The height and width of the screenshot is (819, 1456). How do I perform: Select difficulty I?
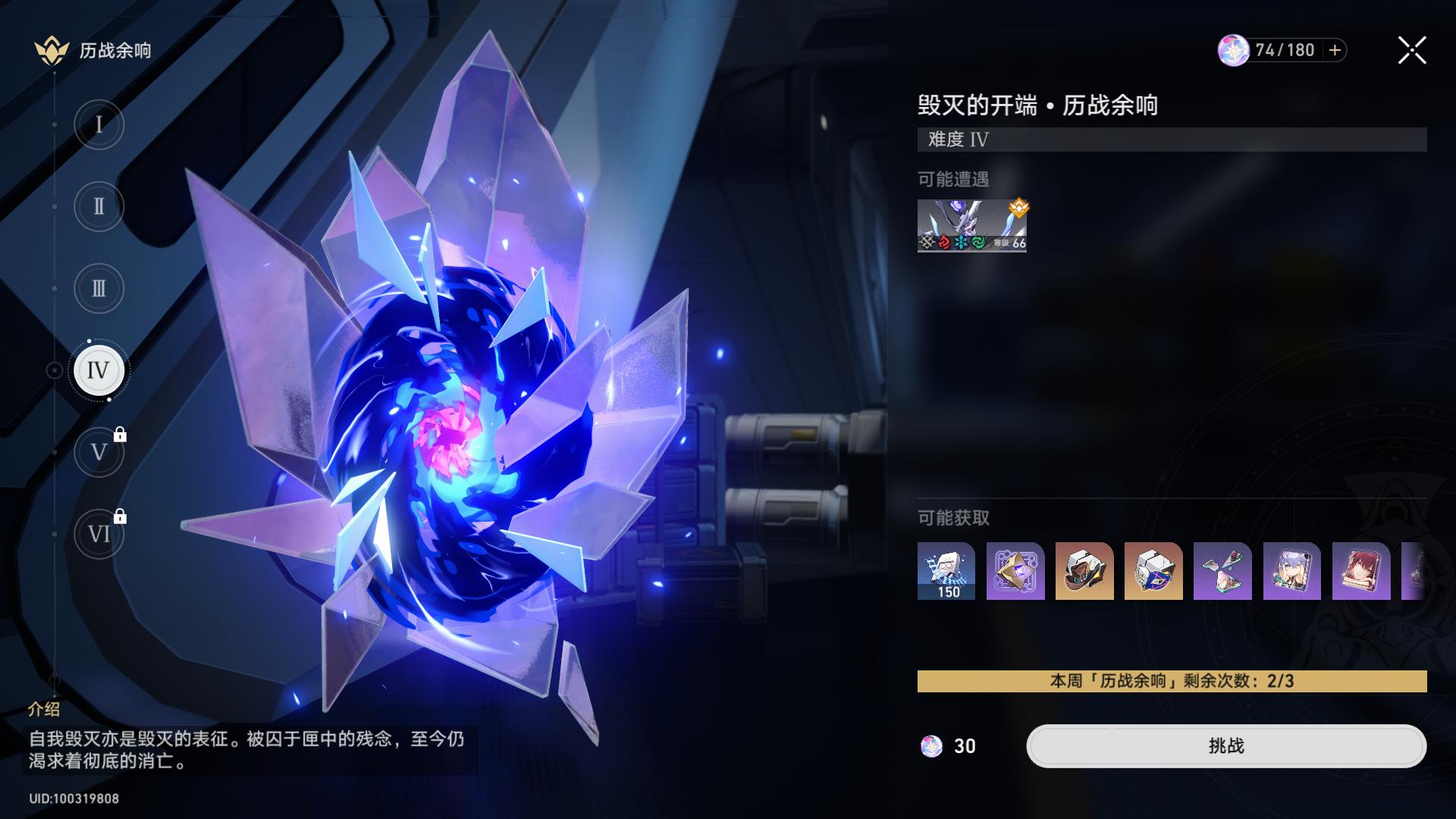(99, 124)
